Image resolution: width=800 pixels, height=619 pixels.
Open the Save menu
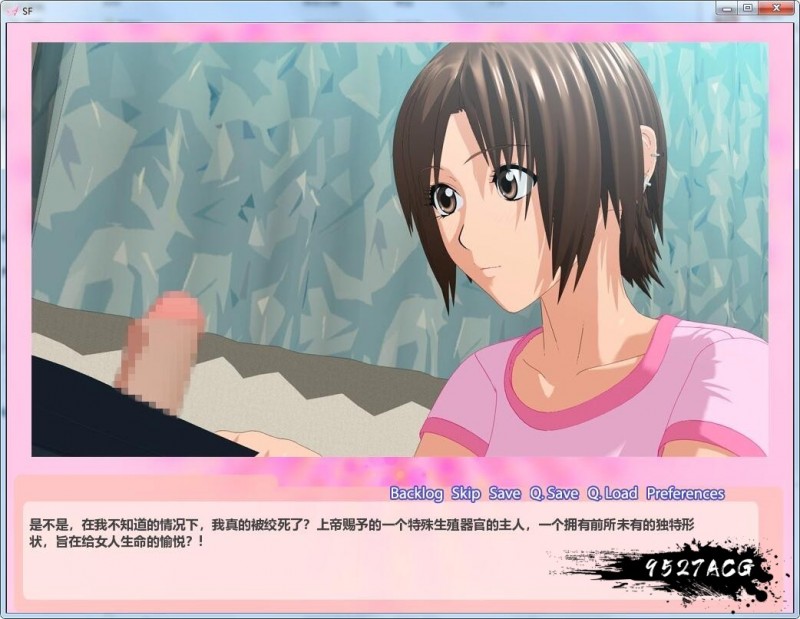505,493
